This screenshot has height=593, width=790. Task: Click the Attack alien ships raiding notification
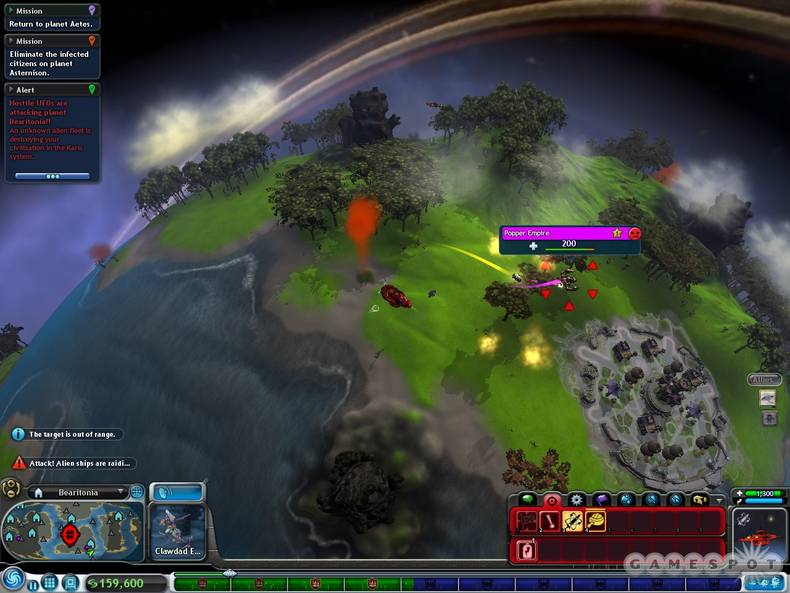[x=74, y=463]
